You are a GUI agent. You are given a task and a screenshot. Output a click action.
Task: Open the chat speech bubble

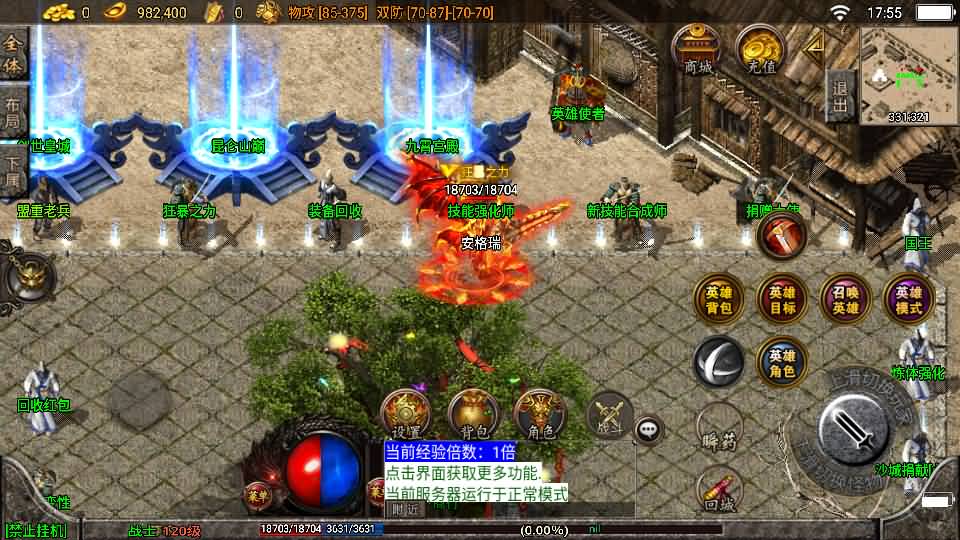[x=650, y=430]
